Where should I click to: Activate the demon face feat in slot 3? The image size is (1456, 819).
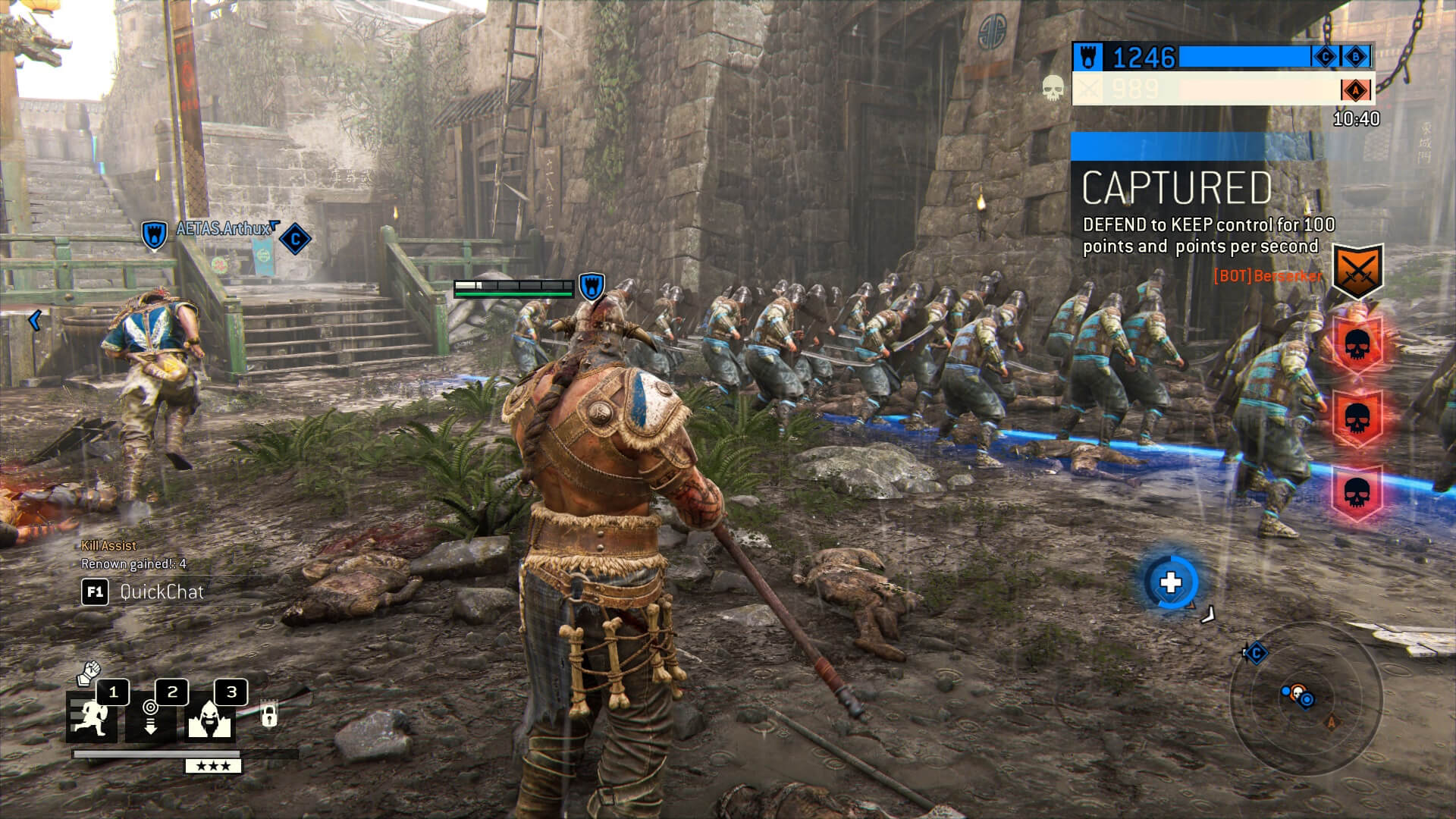pyautogui.click(x=210, y=718)
